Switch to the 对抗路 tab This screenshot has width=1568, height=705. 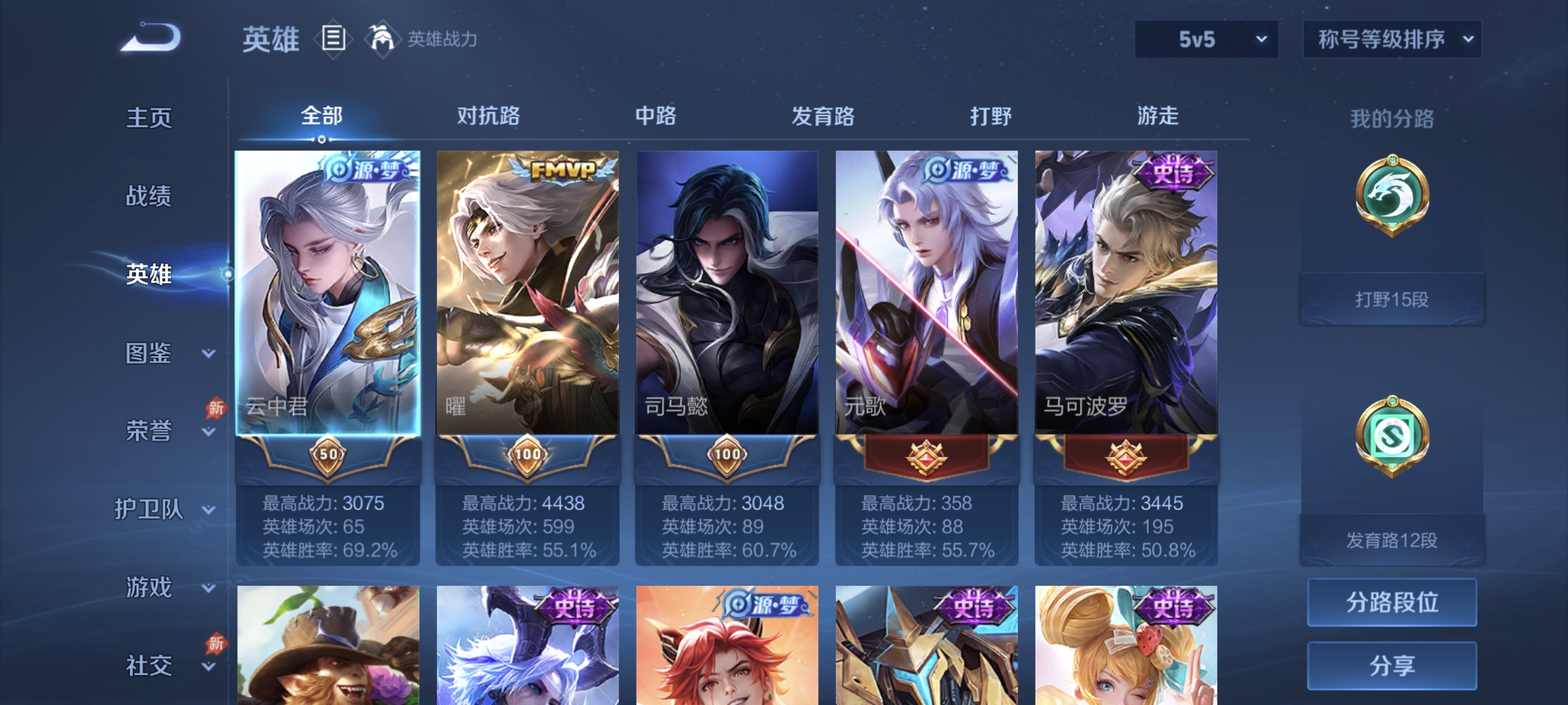[487, 117]
